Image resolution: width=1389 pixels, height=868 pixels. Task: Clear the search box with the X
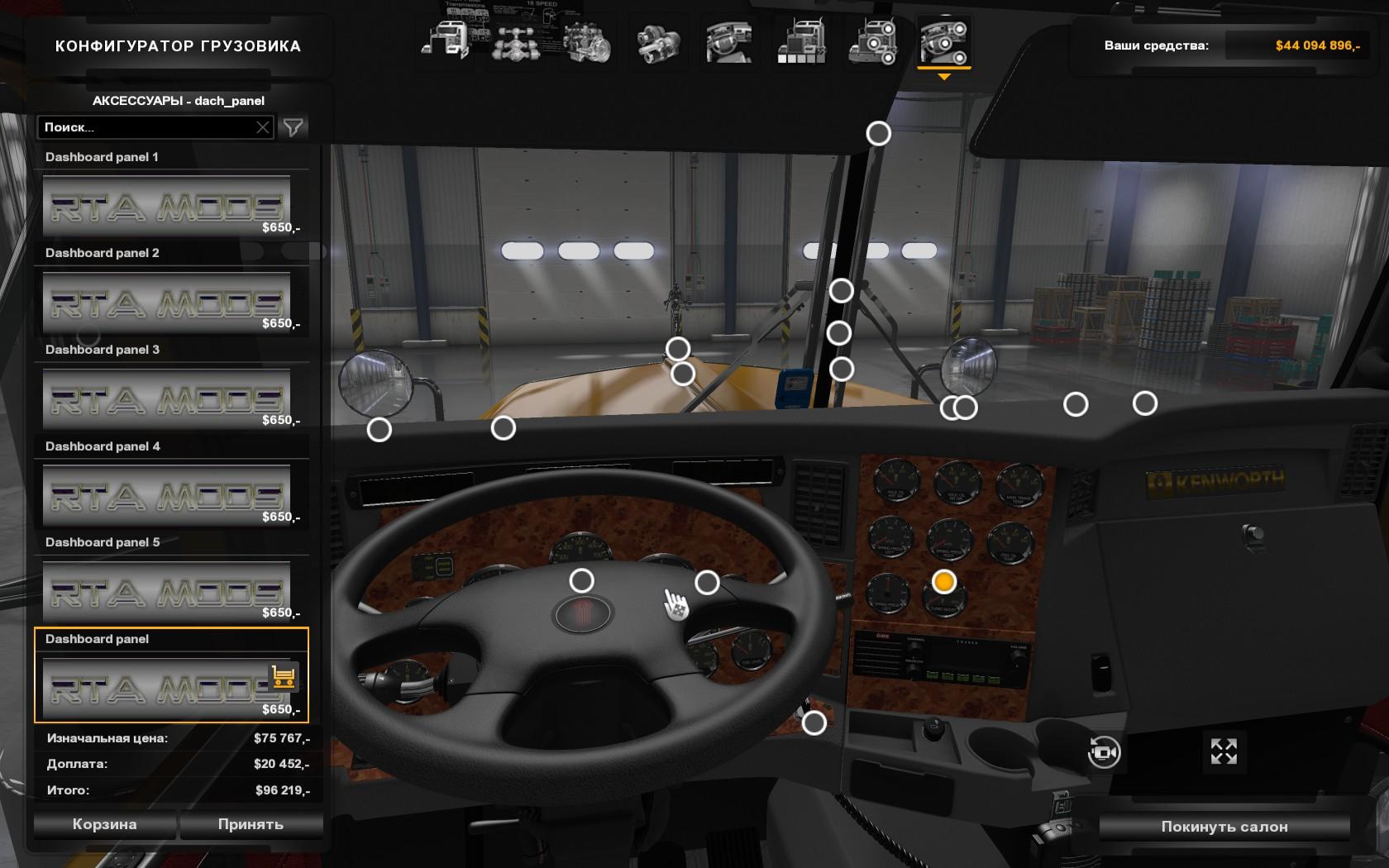pyautogui.click(x=263, y=127)
